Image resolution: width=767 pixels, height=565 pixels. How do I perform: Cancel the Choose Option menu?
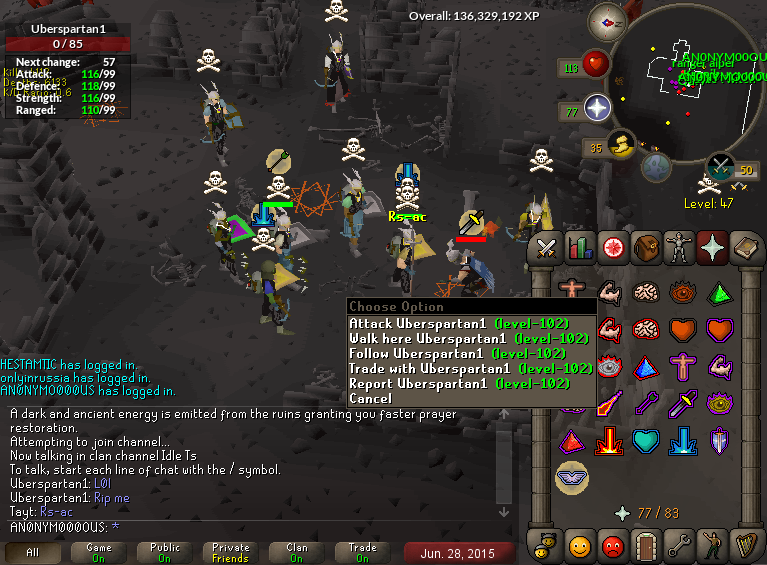[x=370, y=399]
